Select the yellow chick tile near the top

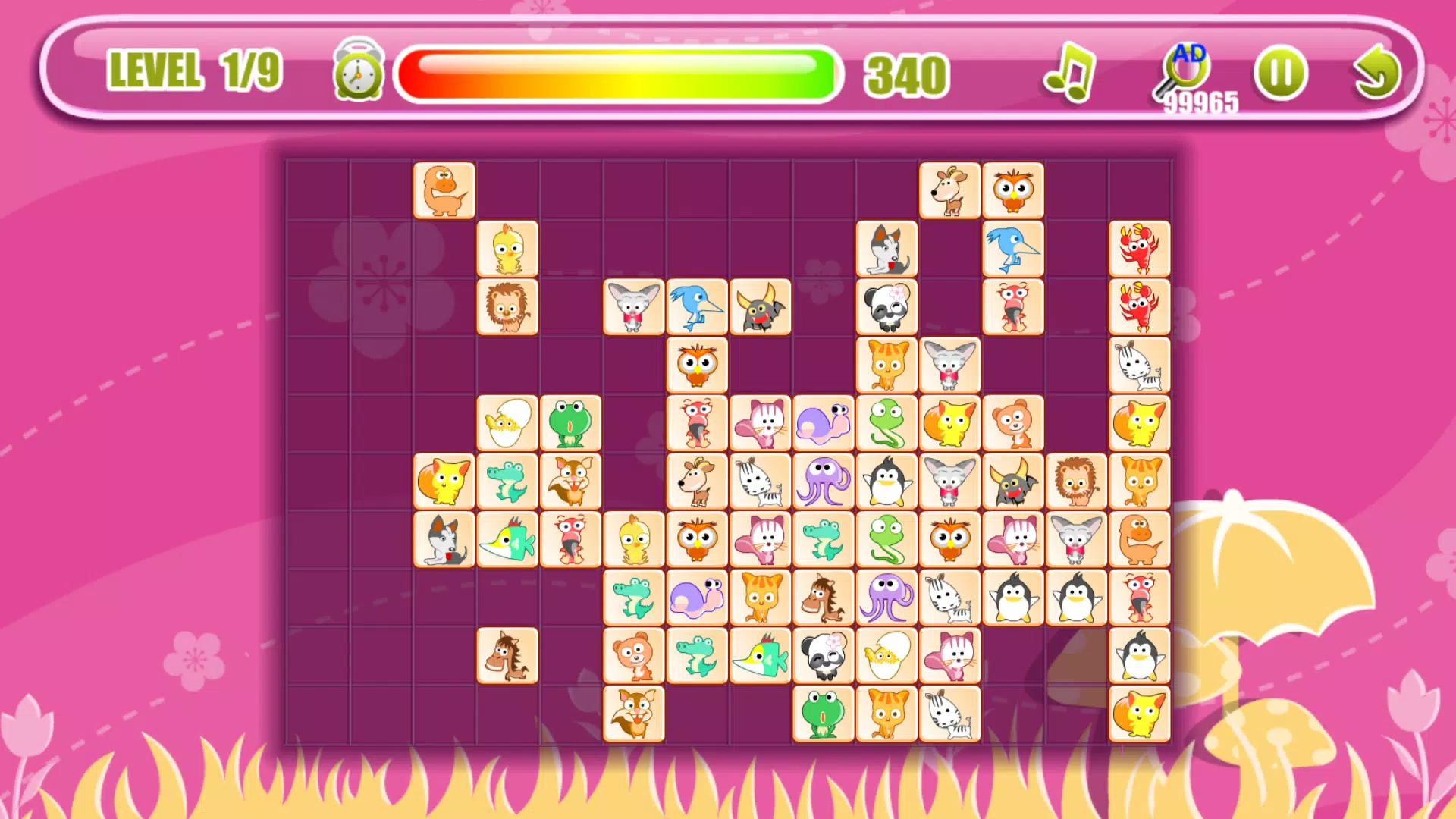508,250
